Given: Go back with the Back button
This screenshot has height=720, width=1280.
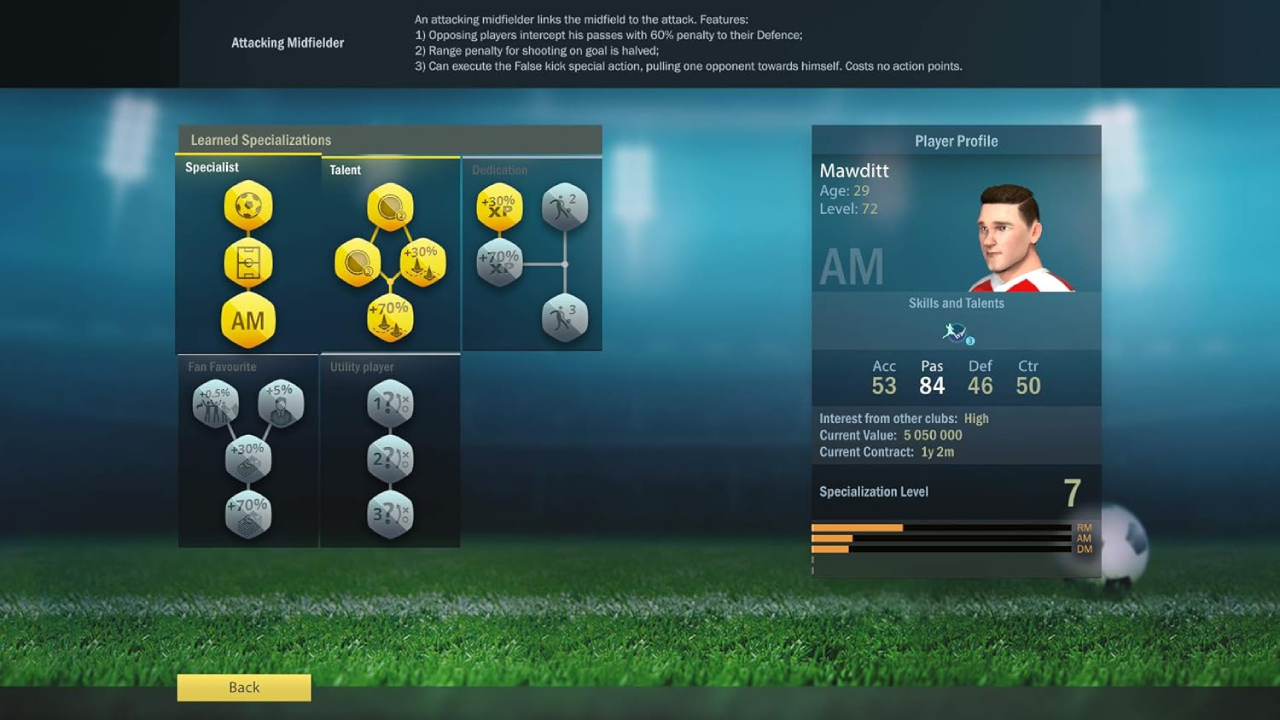Looking at the screenshot, I should [x=244, y=687].
